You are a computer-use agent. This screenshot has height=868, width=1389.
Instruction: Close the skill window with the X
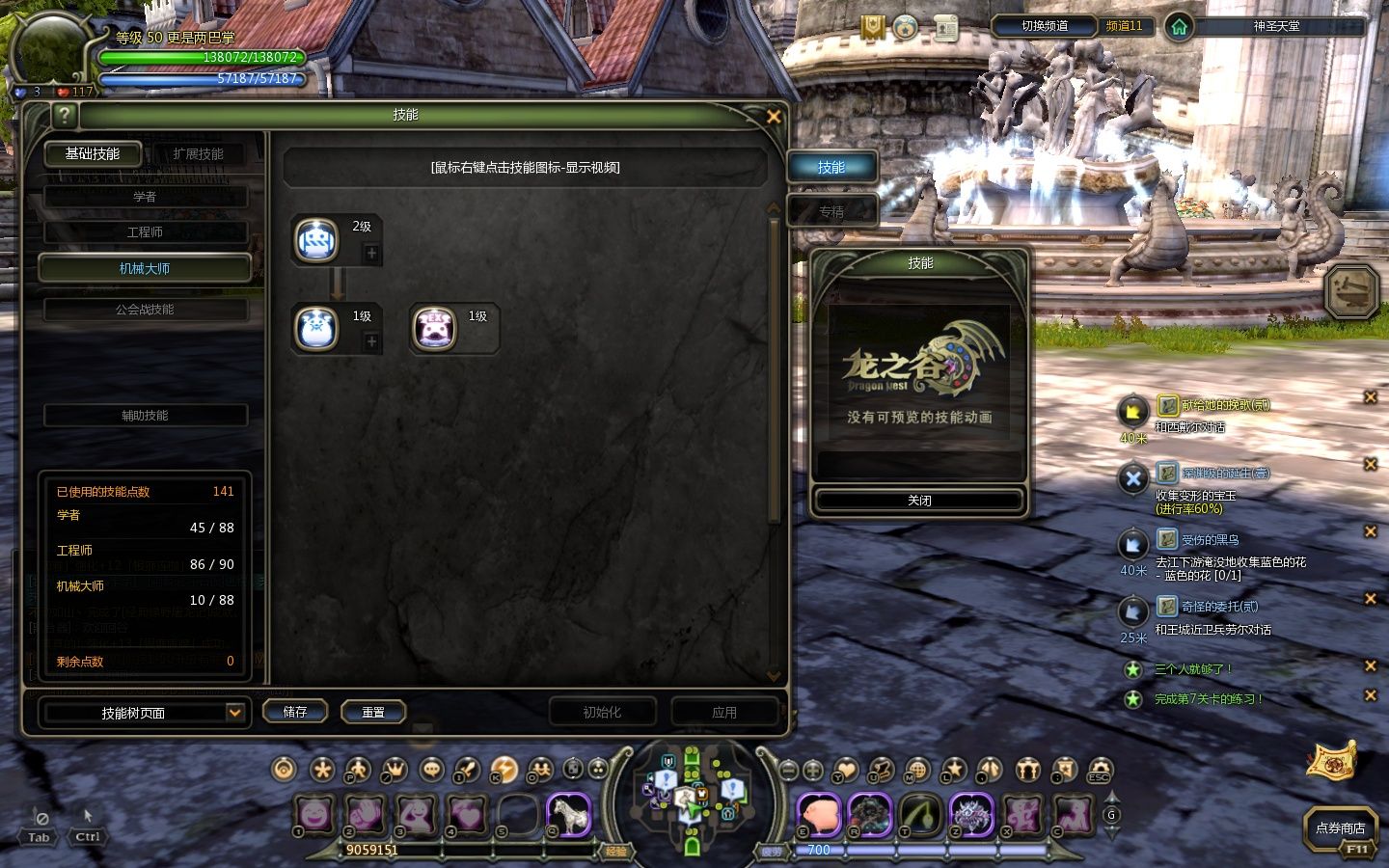point(773,117)
